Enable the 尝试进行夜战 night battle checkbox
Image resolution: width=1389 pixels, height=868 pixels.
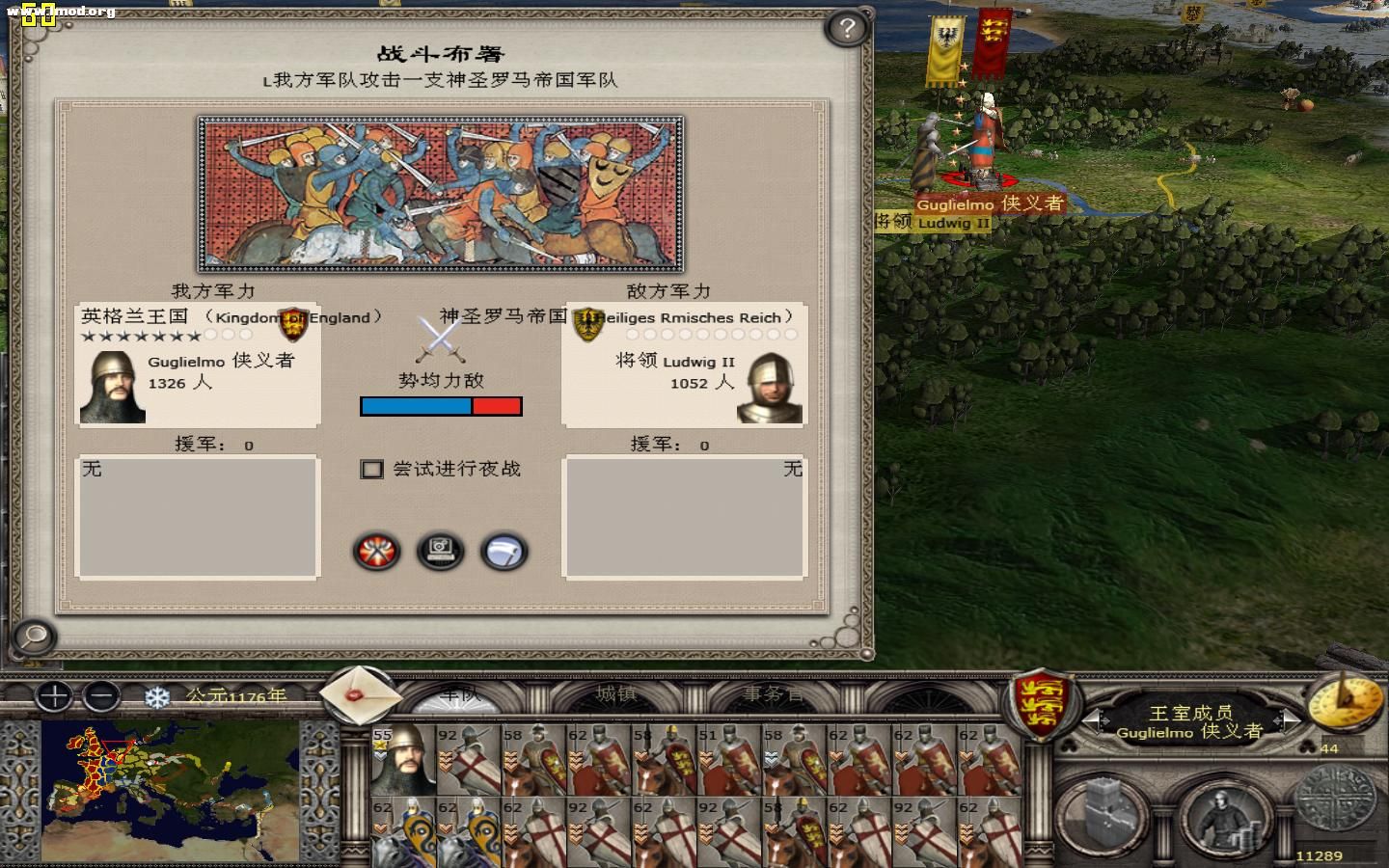(x=371, y=469)
